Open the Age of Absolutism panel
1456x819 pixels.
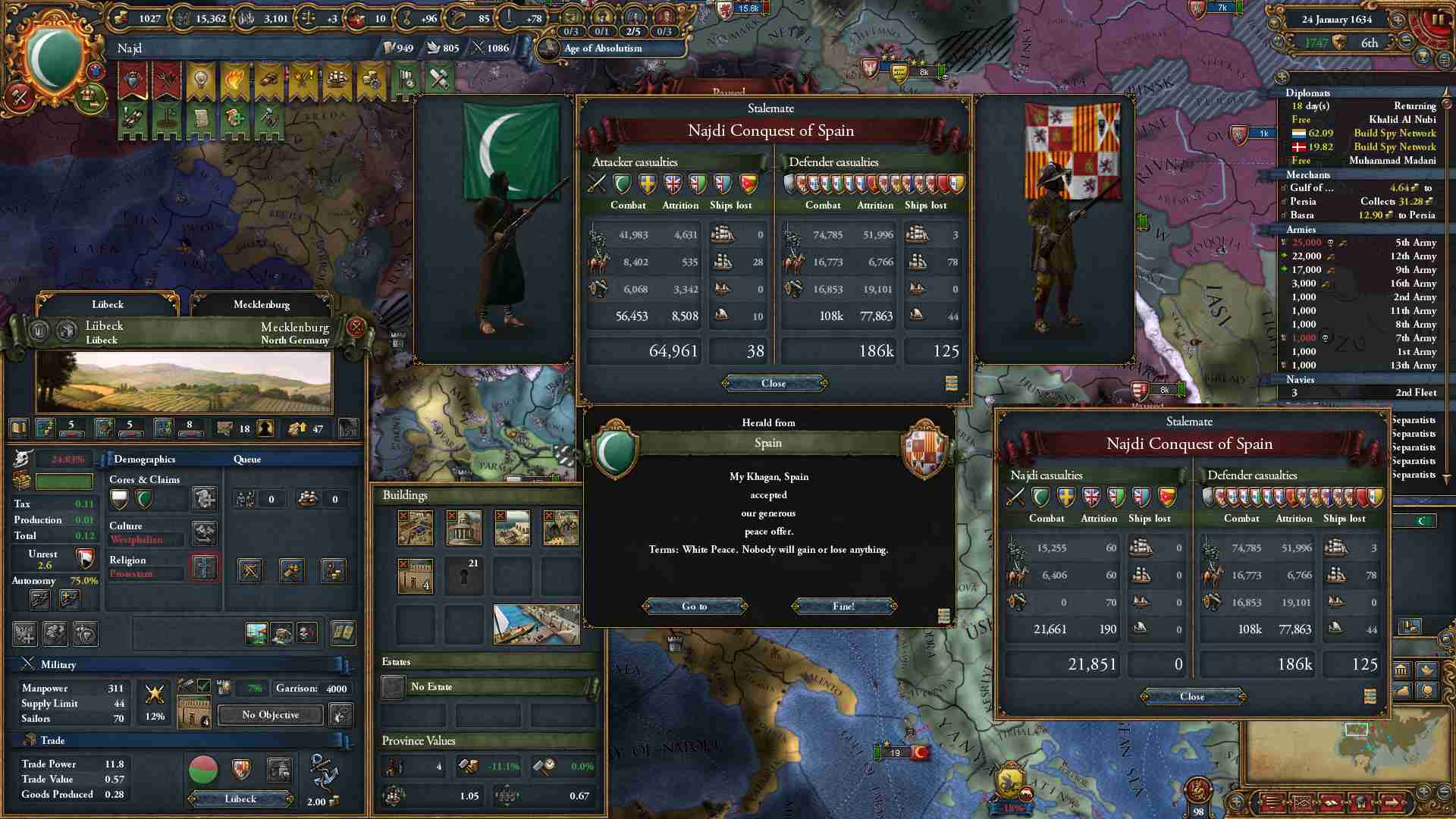pyautogui.click(x=603, y=49)
